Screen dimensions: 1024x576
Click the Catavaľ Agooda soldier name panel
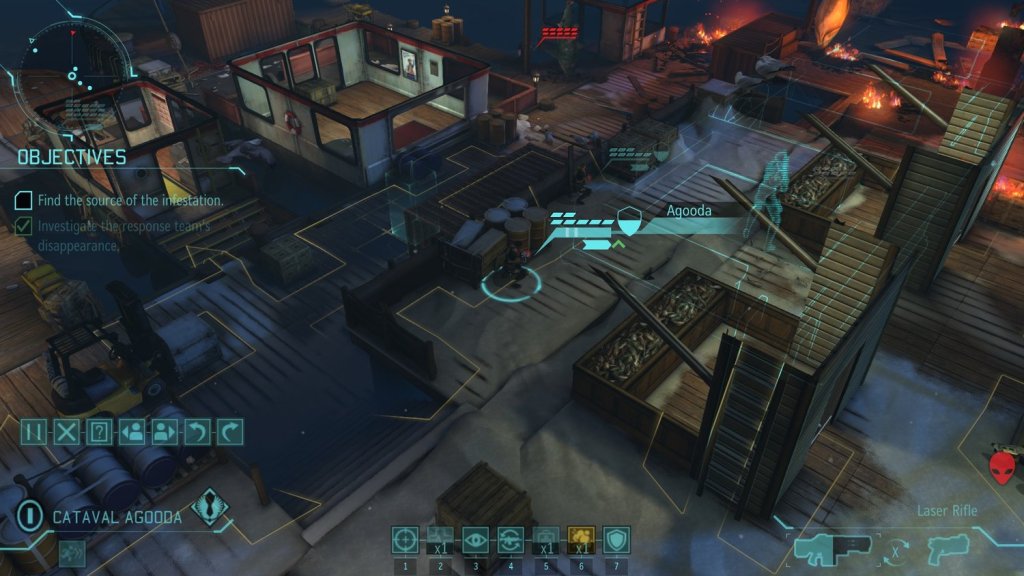click(117, 517)
